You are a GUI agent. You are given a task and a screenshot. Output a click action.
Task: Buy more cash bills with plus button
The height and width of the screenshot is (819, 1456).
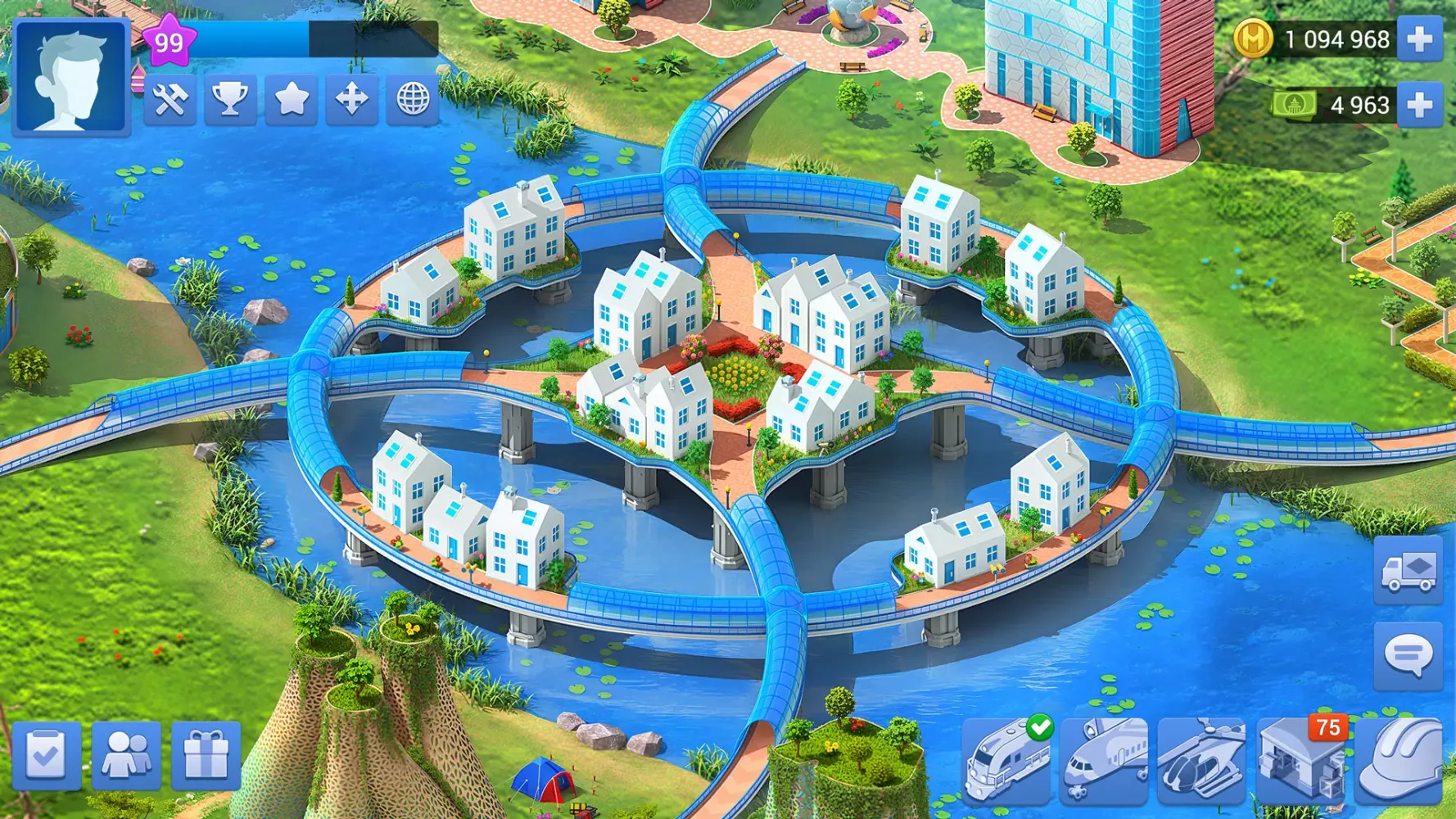pyautogui.click(x=1419, y=105)
